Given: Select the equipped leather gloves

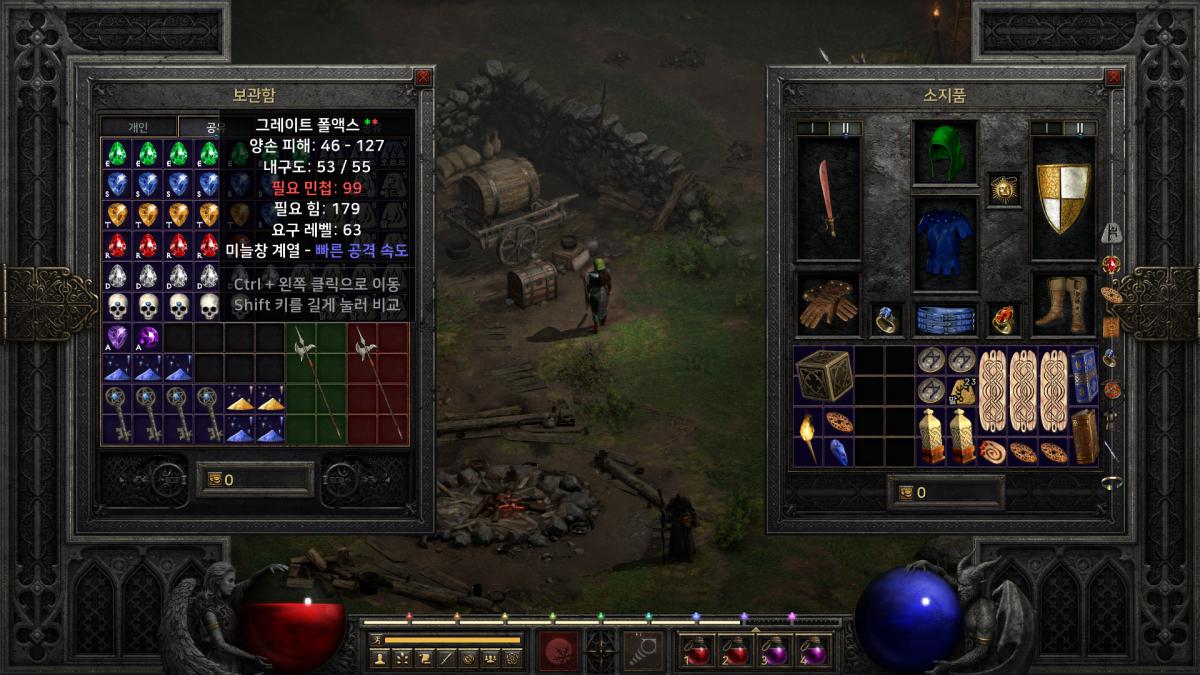Looking at the screenshot, I should tap(827, 307).
